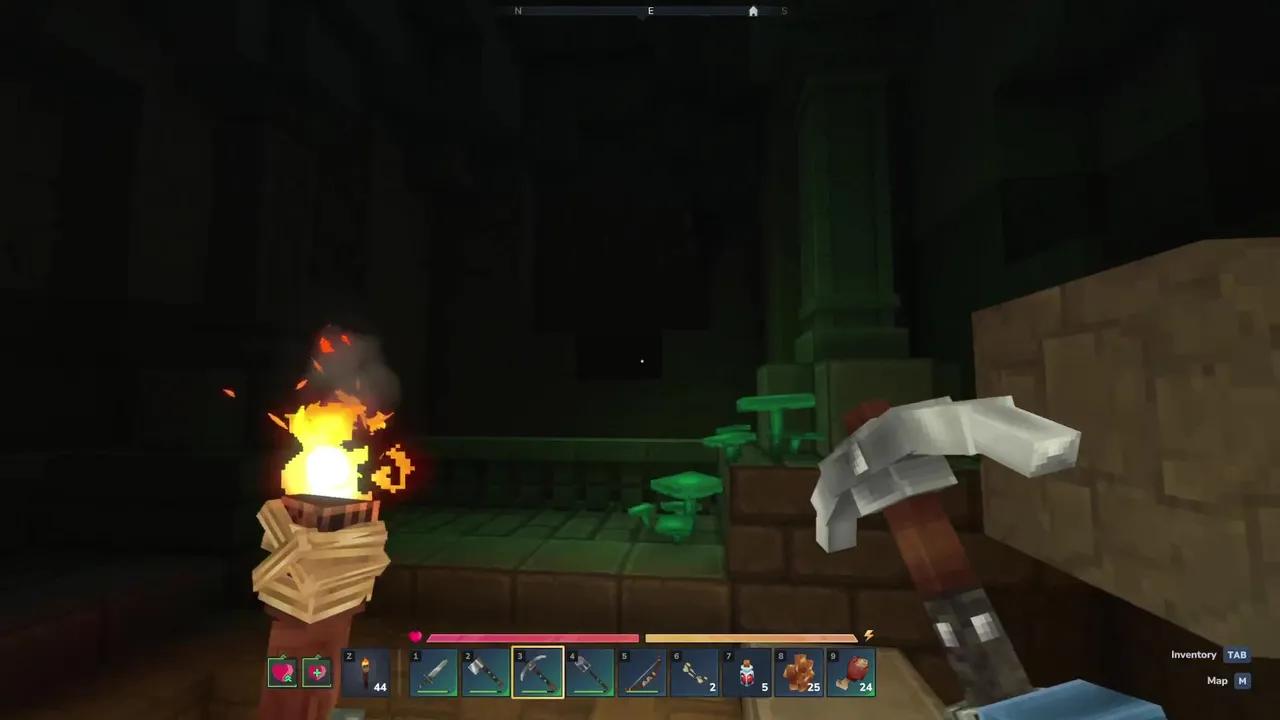Image resolution: width=1280 pixels, height=720 pixels.
Task: Select the arrows in hotbar slot 6
Action: click(695, 671)
